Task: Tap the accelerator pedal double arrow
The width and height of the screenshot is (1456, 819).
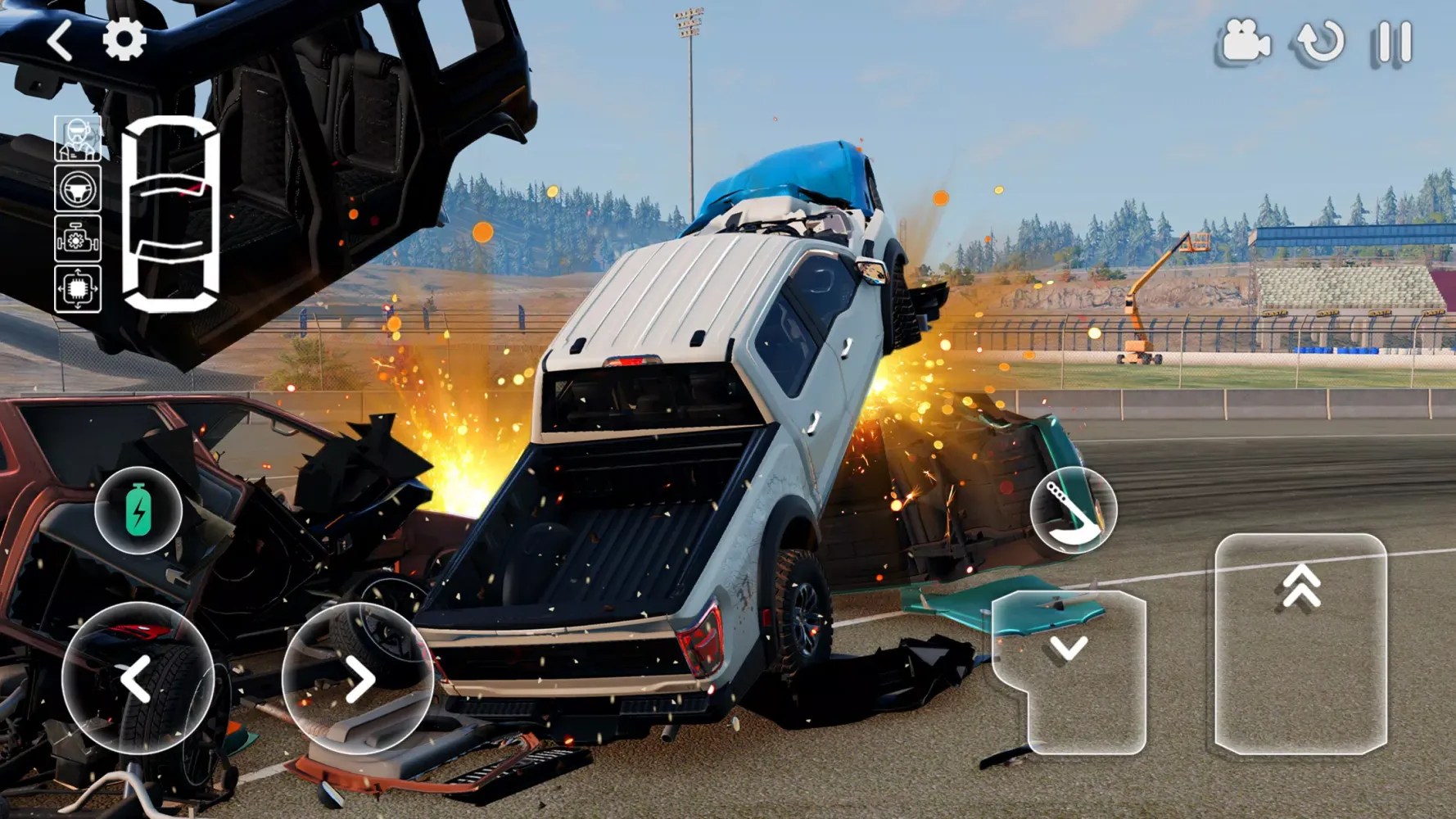Action: pyautogui.click(x=1300, y=643)
